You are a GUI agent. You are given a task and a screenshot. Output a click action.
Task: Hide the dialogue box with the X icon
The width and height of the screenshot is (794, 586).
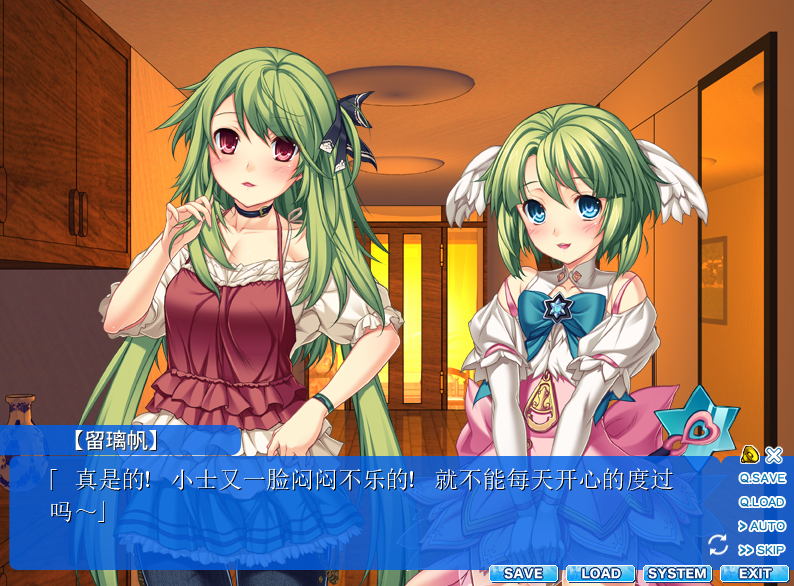pos(774,454)
